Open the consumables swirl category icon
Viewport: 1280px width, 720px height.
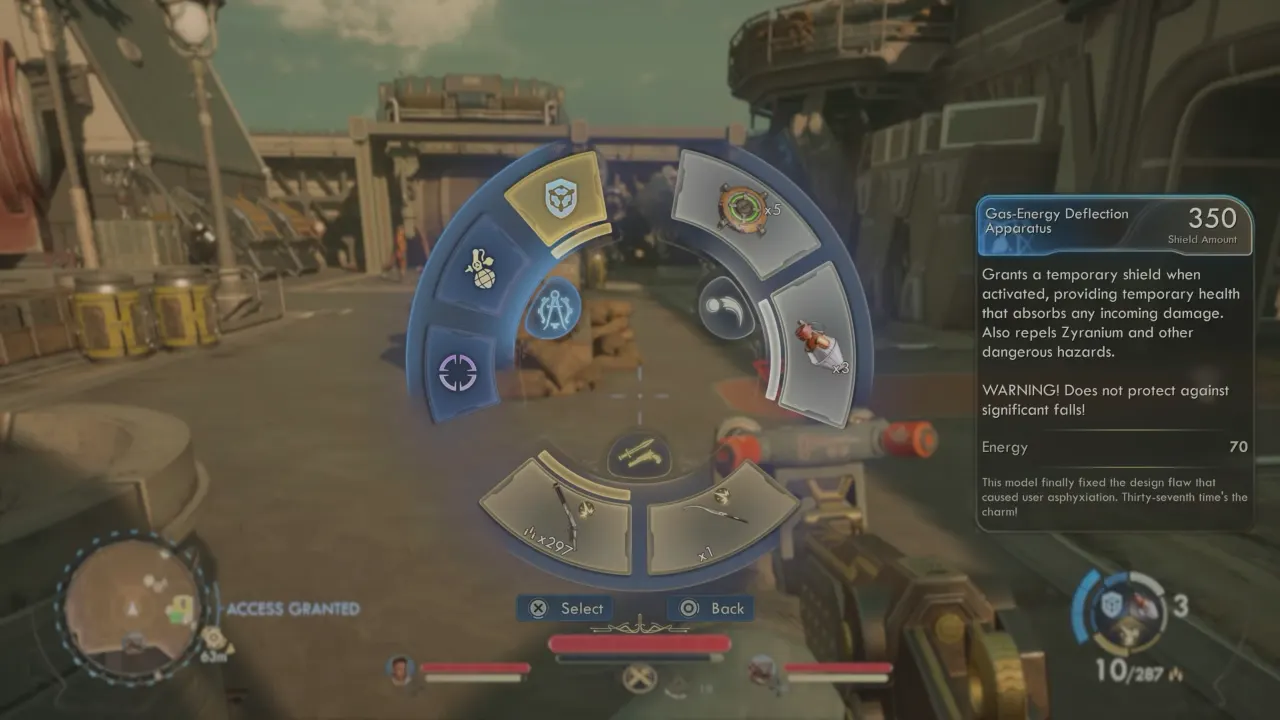(724, 308)
